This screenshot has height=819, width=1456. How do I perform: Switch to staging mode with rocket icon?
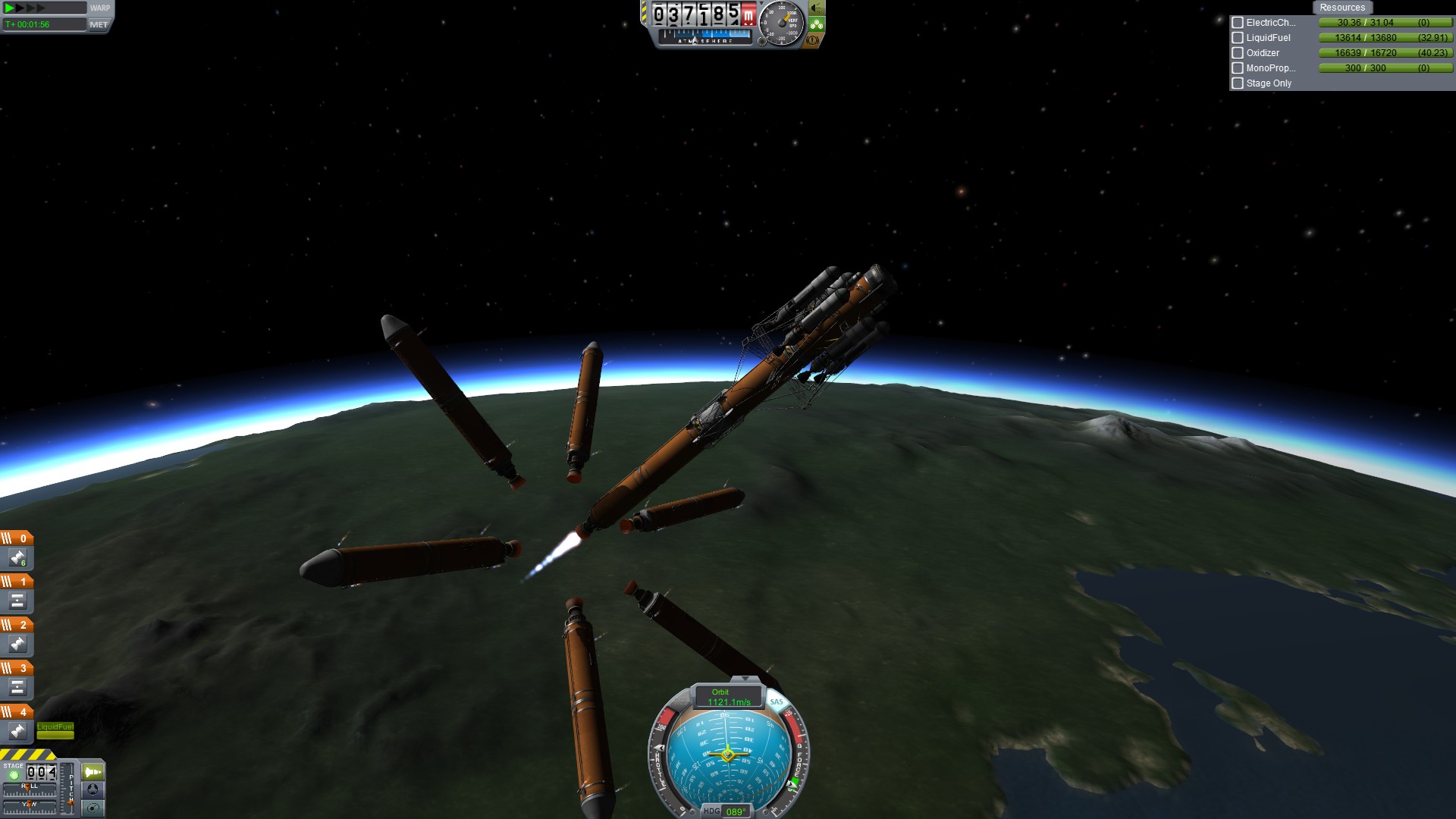click(x=93, y=772)
